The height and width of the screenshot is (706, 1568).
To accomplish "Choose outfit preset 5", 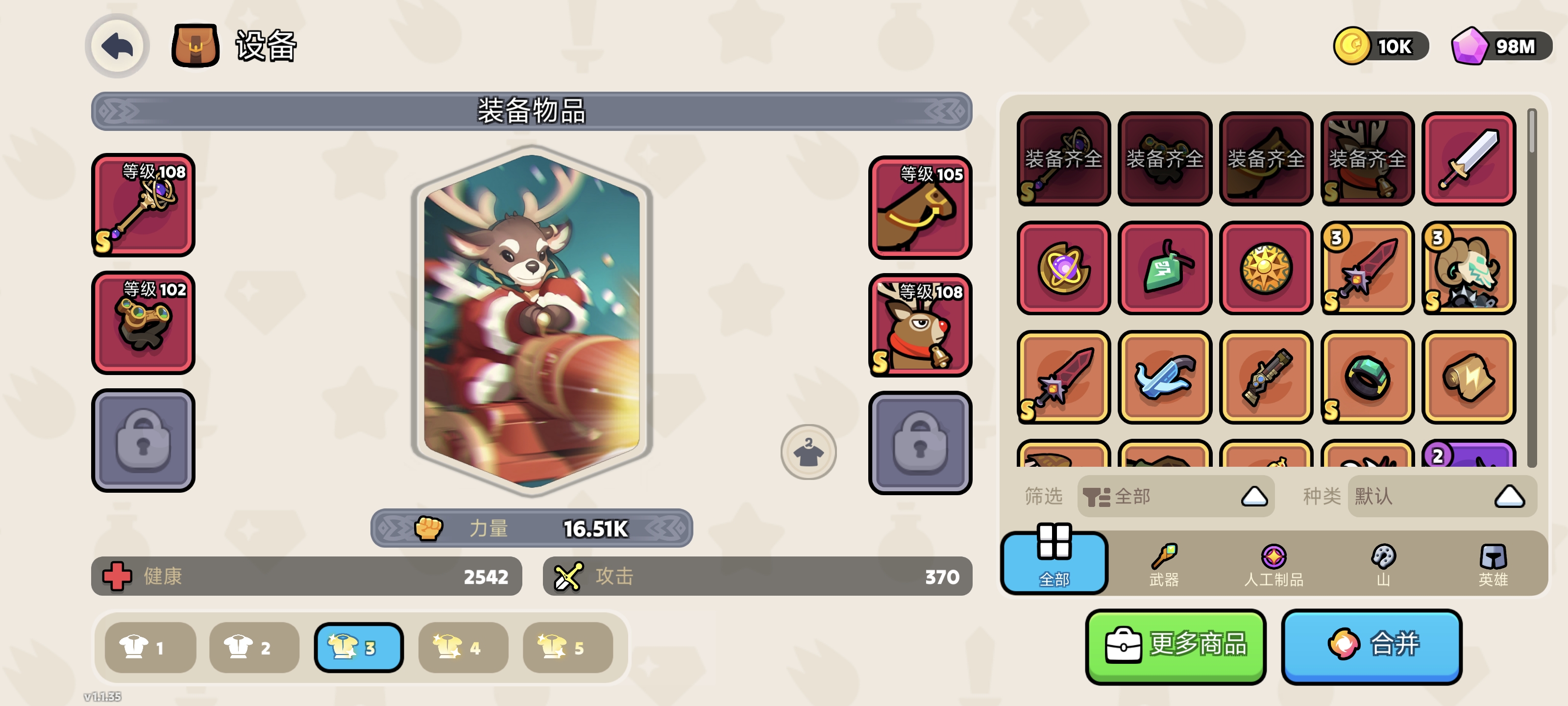I will tap(567, 647).
